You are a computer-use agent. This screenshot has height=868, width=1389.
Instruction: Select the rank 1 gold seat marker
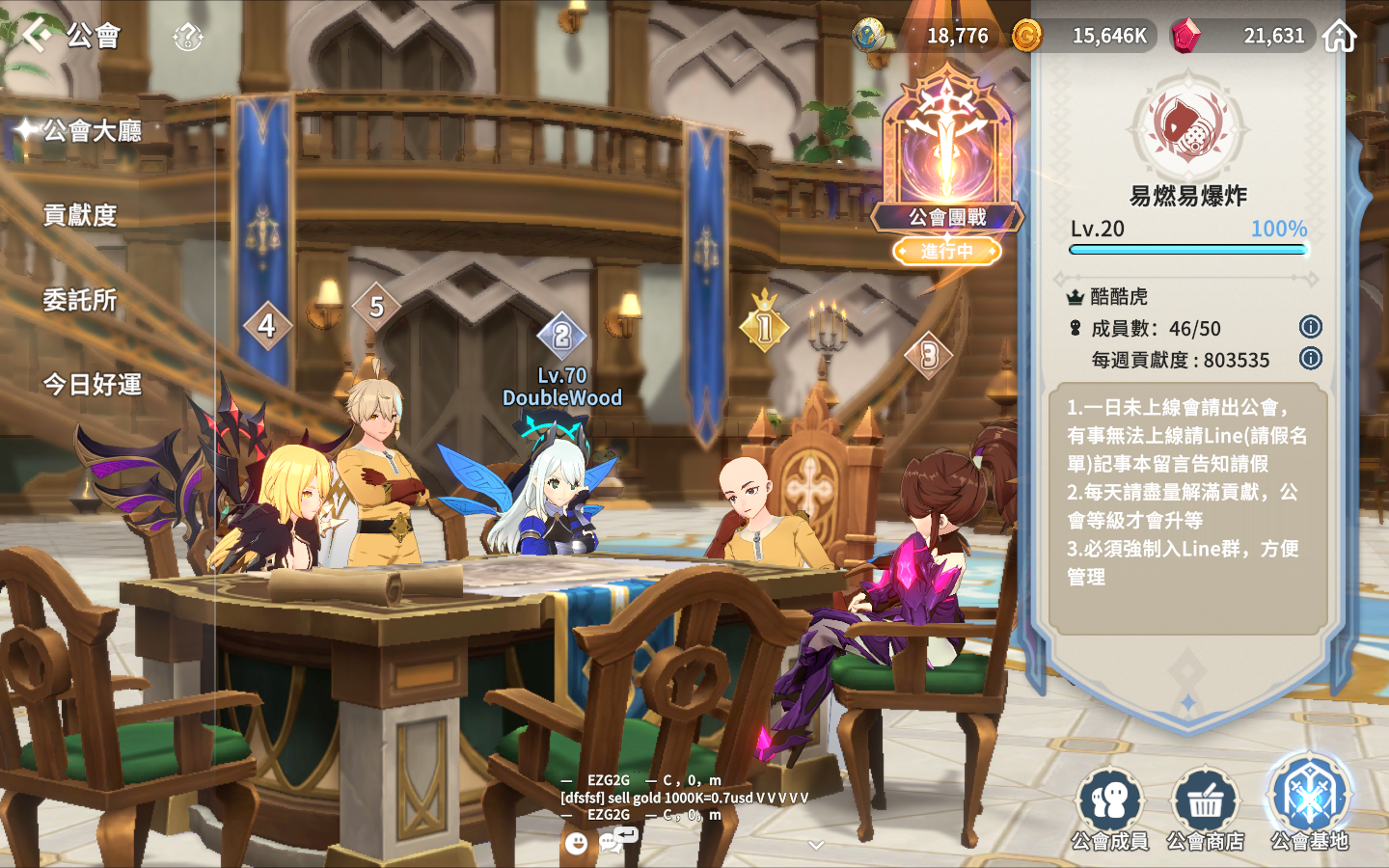pos(765,327)
